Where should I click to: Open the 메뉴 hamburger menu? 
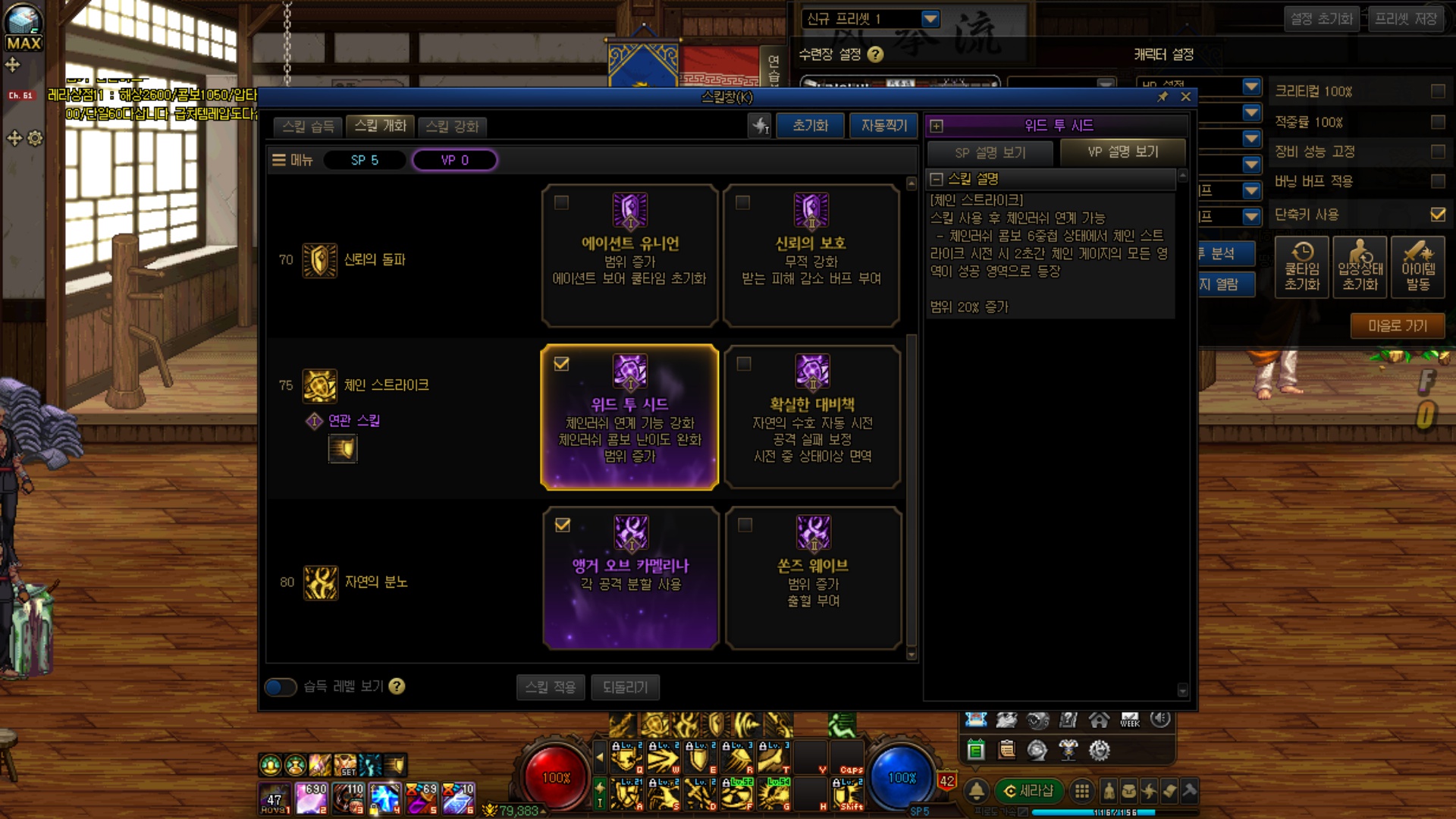292,160
